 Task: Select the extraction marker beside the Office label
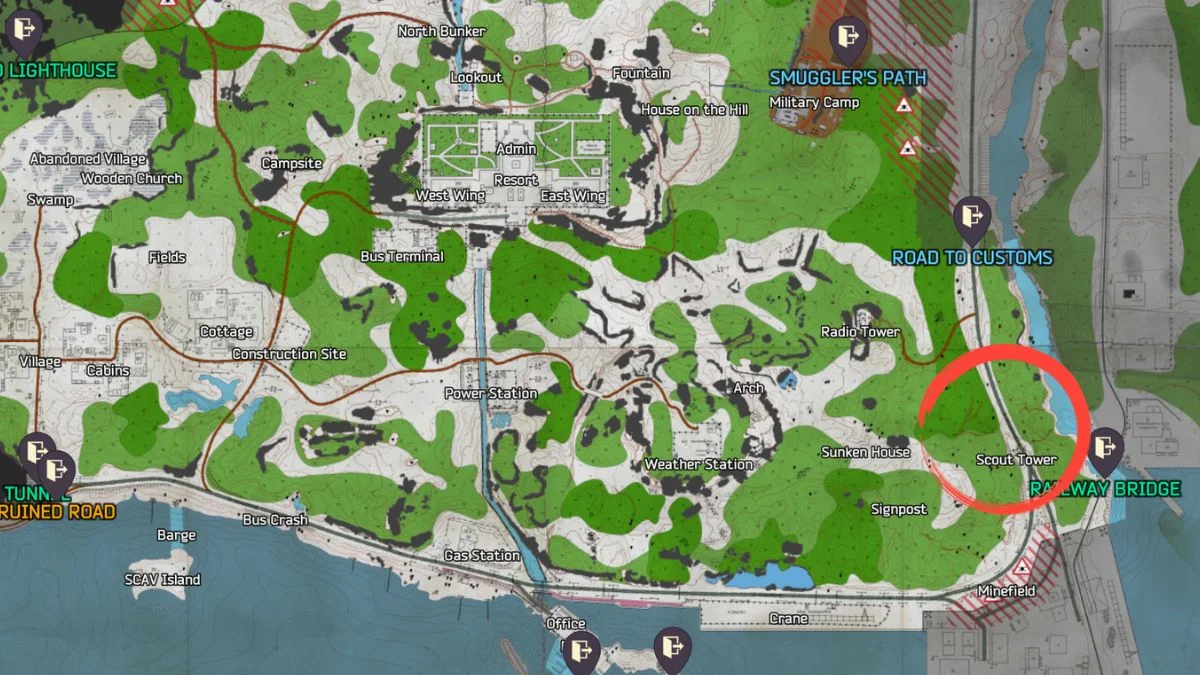(x=580, y=651)
